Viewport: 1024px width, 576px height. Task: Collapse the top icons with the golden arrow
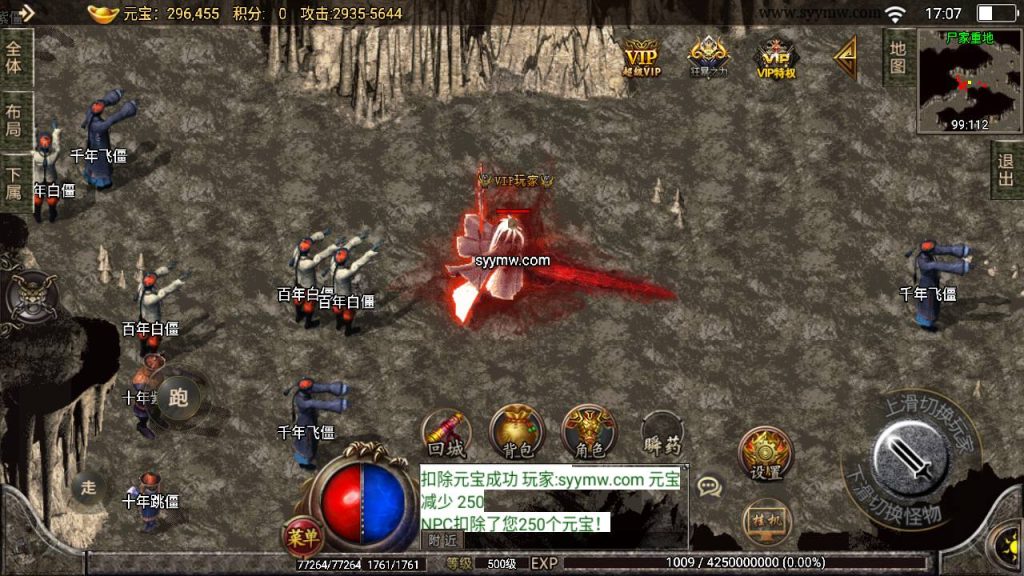pos(846,58)
